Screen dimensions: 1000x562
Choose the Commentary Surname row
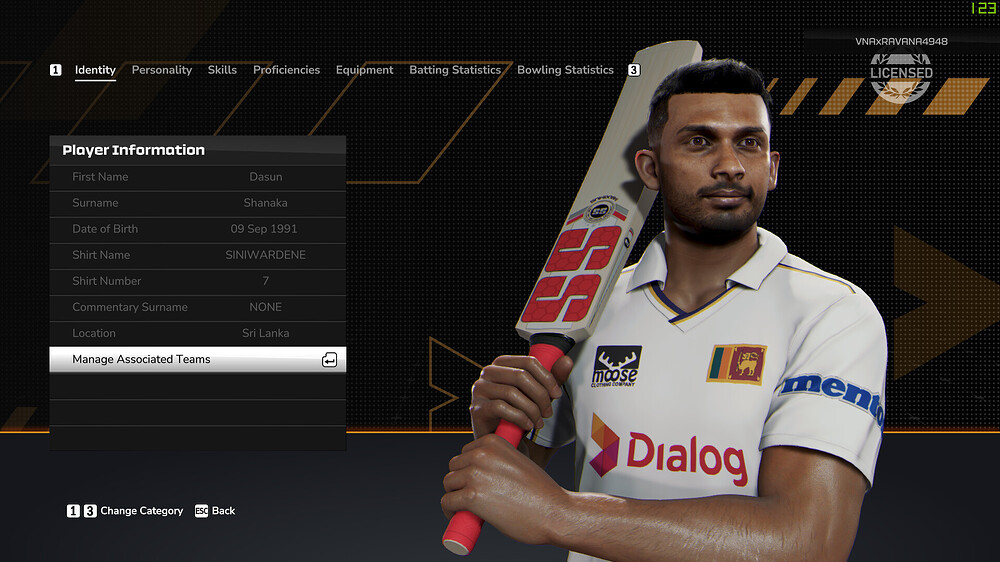(x=197, y=307)
